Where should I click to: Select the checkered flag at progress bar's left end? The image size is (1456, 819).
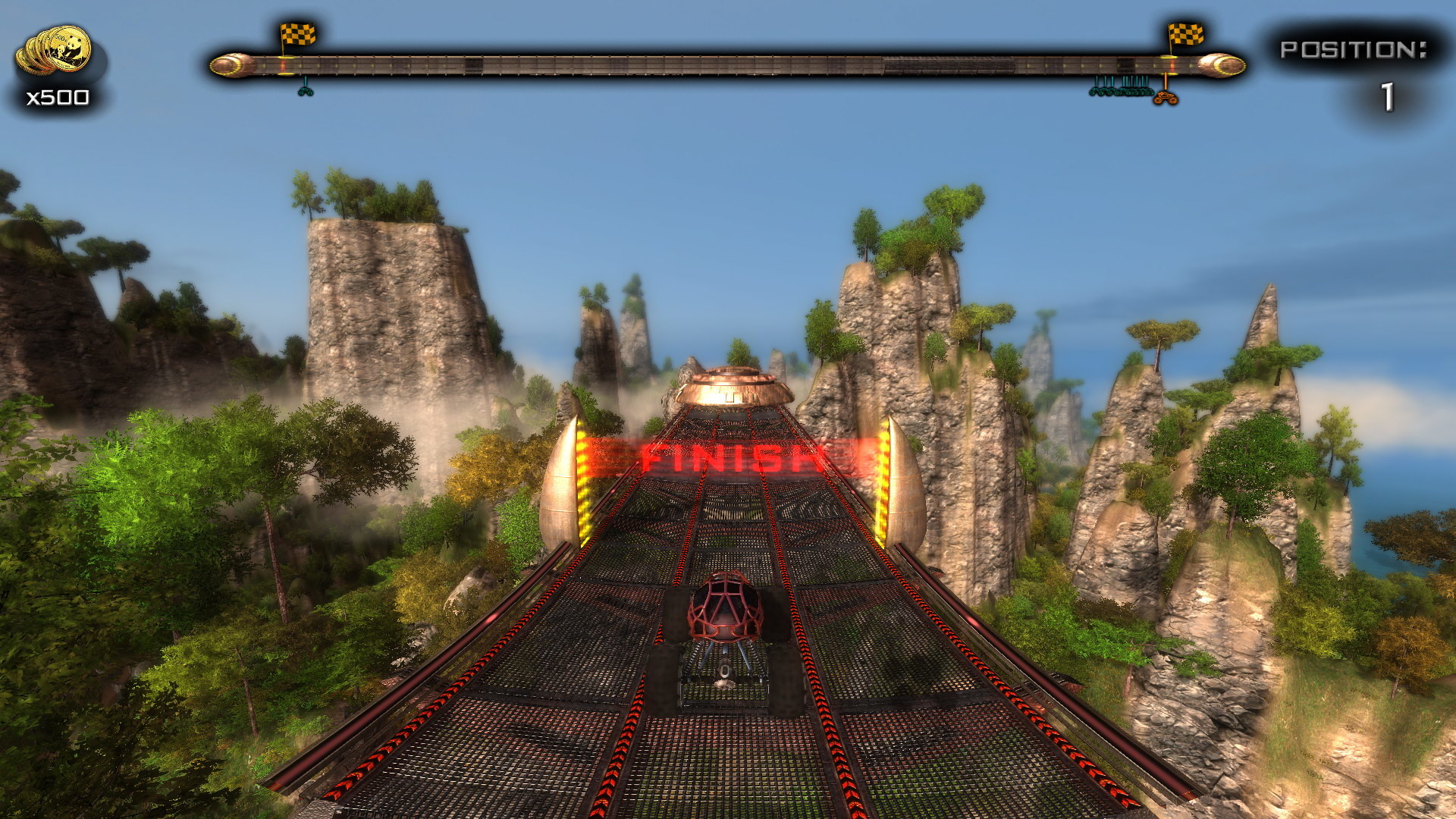(x=297, y=35)
